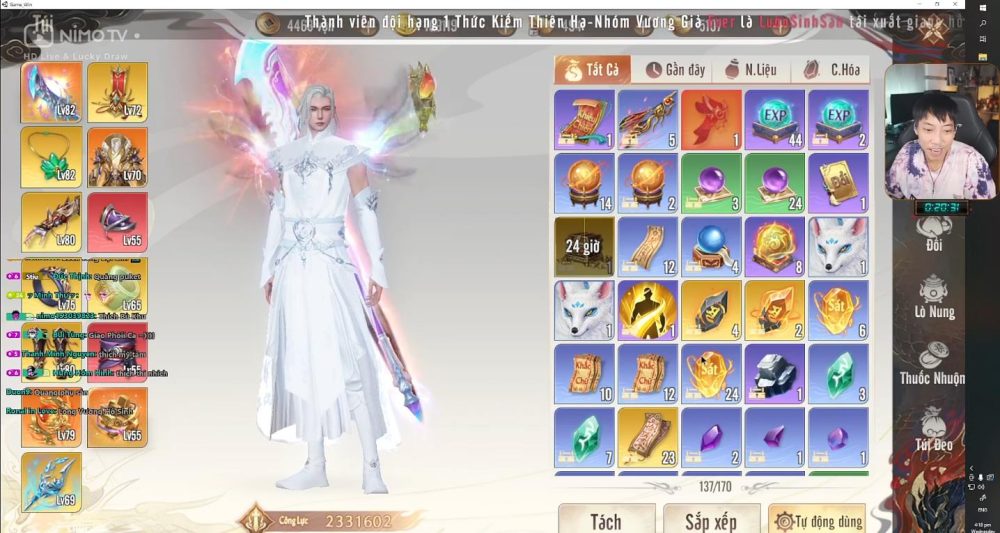Activate the Tự động dùng button
Screen dimensions: 1000x533
pos(816,520)
